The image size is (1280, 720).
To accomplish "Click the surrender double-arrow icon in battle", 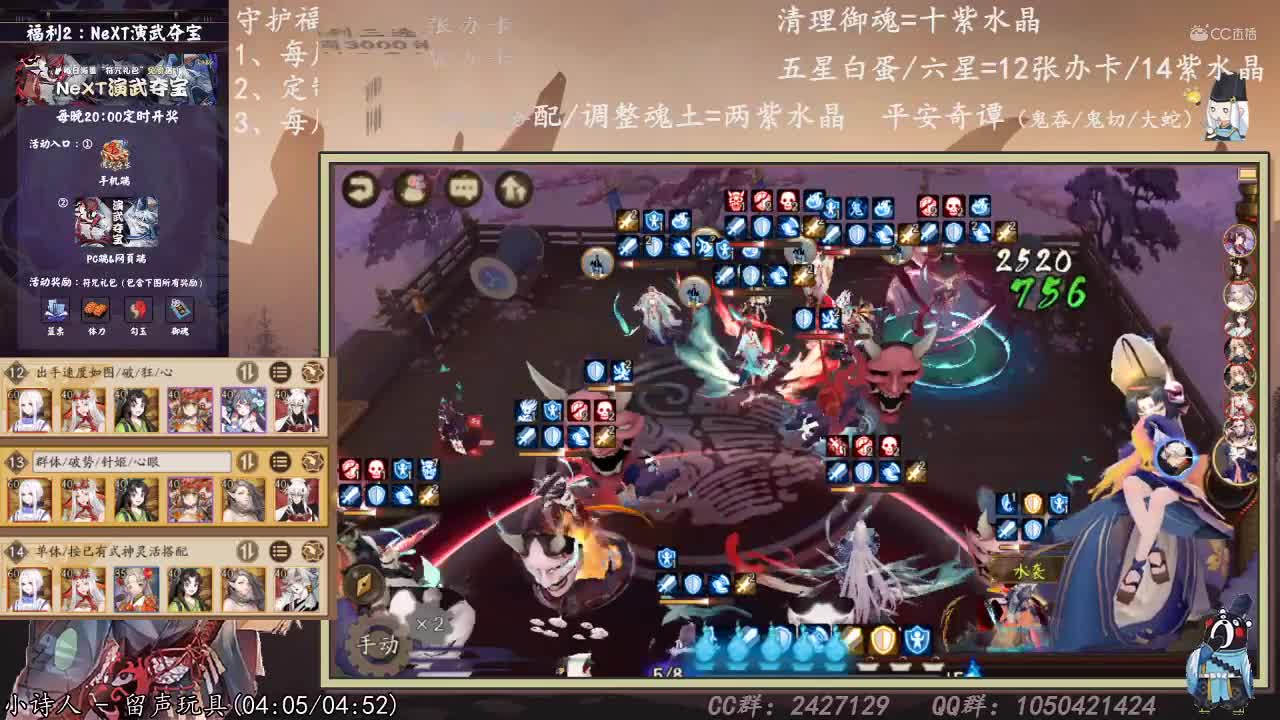I will (513, 188).
